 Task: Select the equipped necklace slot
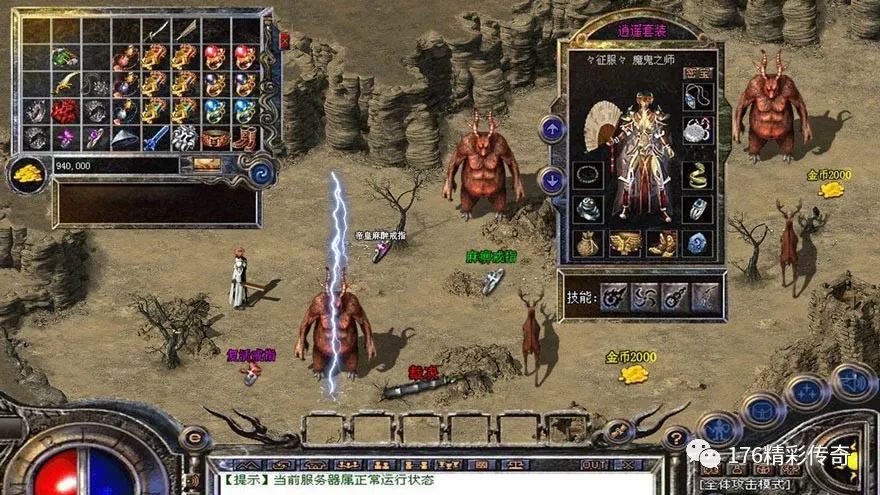pos(696,97)
